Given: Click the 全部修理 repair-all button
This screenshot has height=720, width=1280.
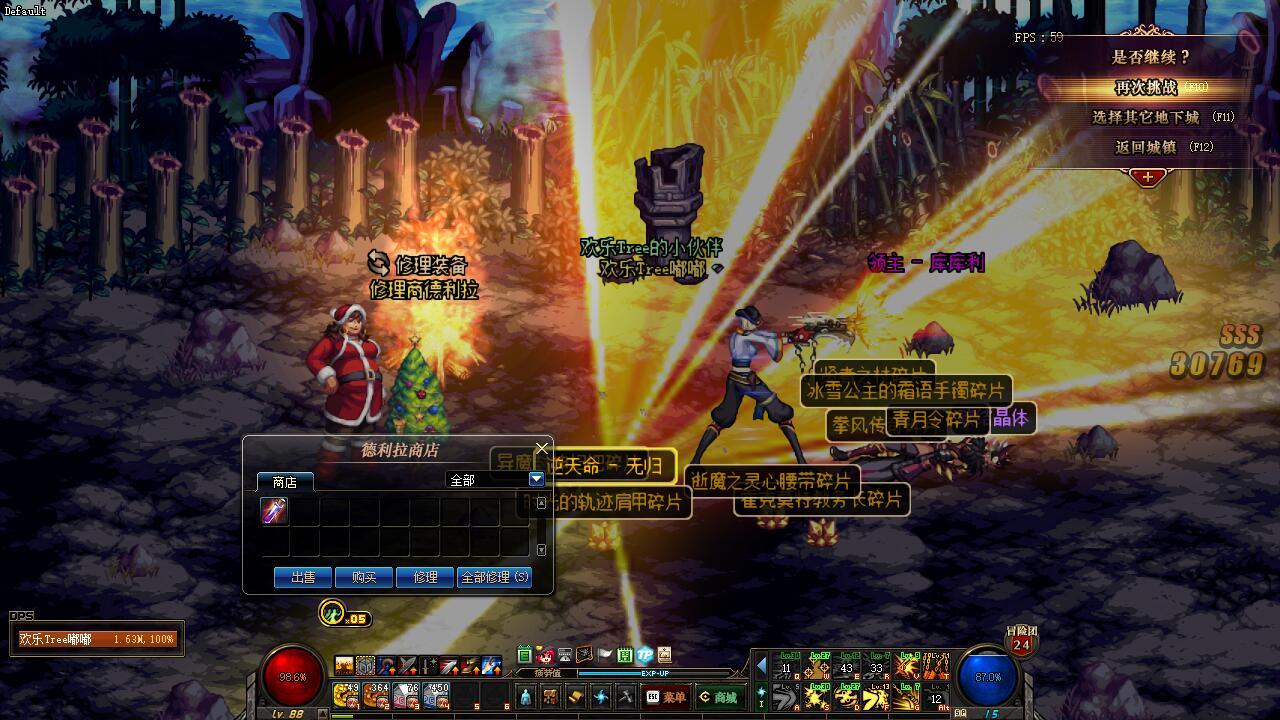Looking at the screenshot, I should click(x=494, y=577).
